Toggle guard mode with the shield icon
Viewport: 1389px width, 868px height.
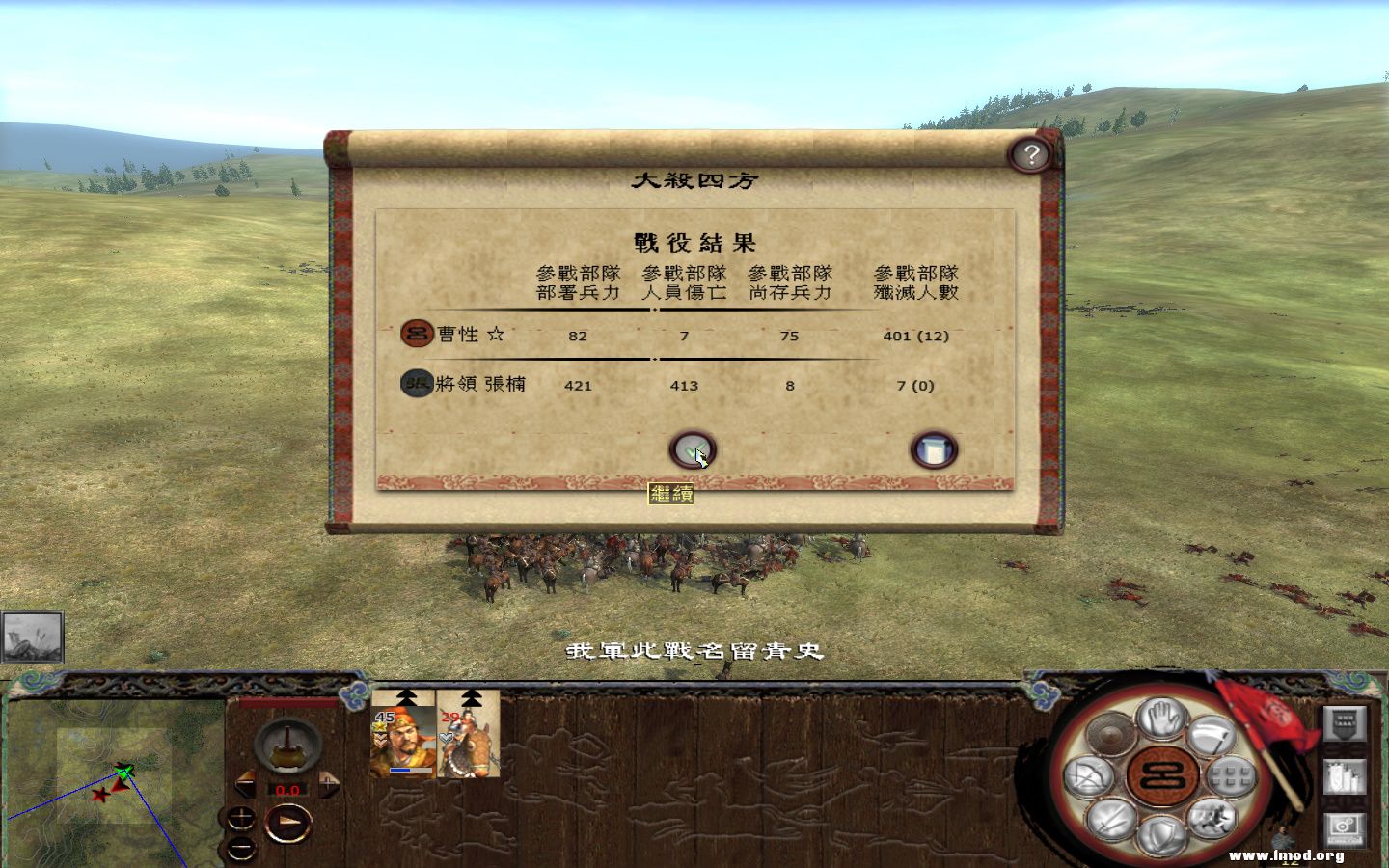[x=1161, y=831]
